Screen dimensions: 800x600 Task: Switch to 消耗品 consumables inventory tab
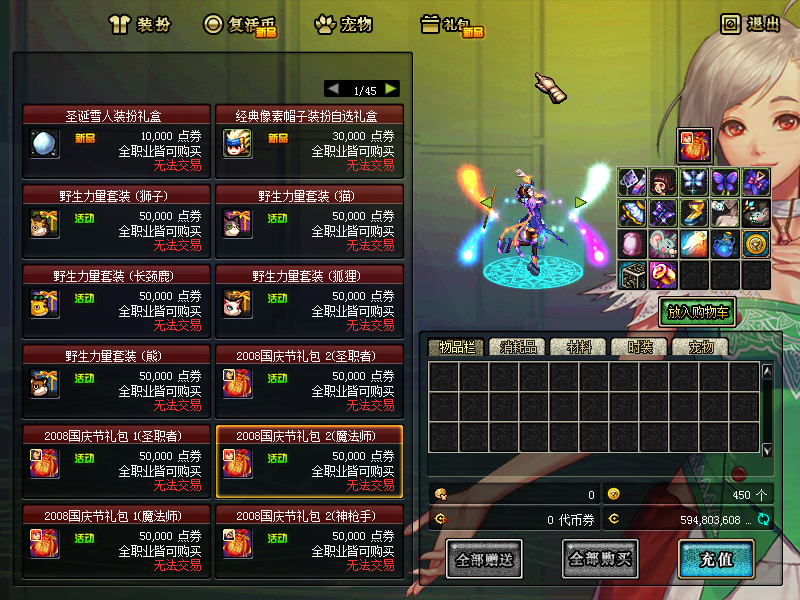[516, 348]
